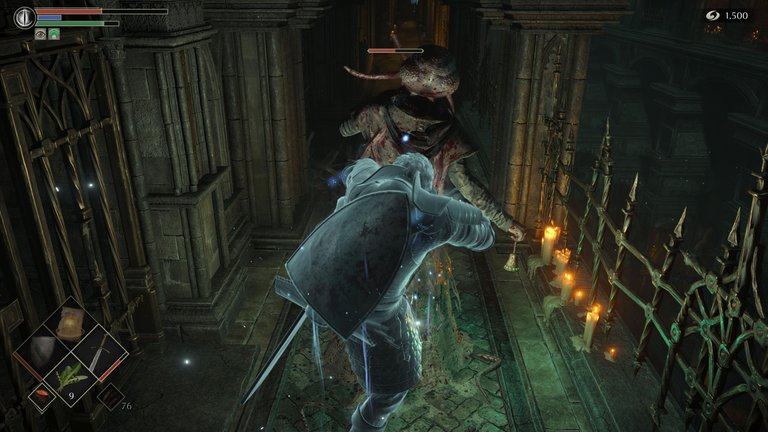Viewport: 768px width, 432px height.
Task: Click the souls counter swirl icon
Action: 712,15
